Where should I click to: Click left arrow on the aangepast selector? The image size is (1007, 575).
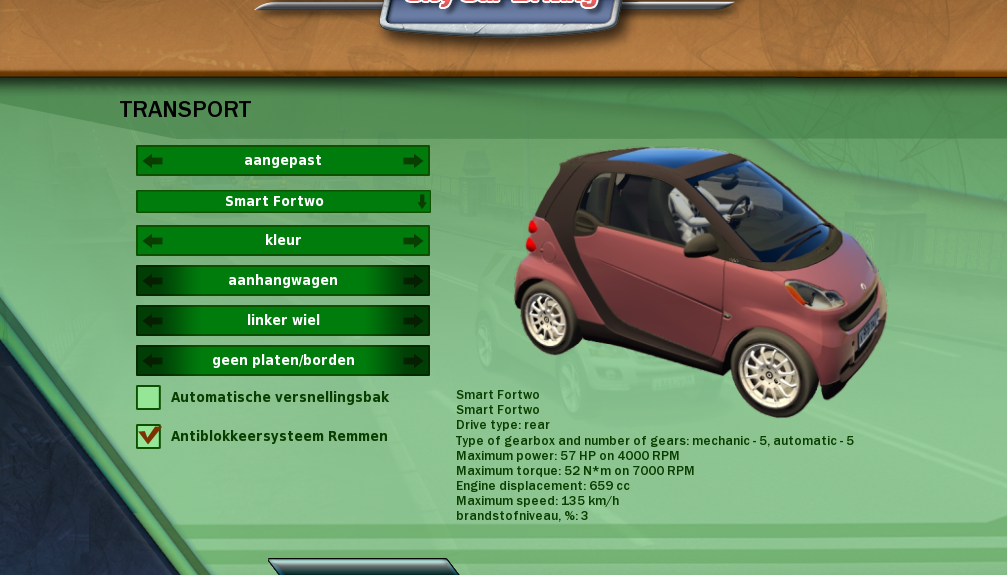coord(153,161)
